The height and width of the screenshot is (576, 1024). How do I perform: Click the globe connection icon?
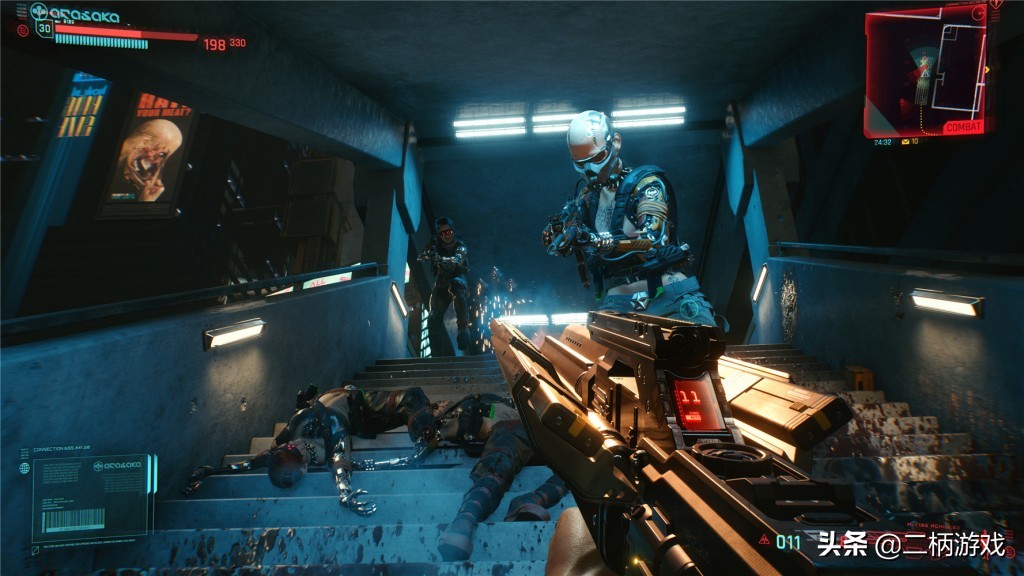[26, 467]
